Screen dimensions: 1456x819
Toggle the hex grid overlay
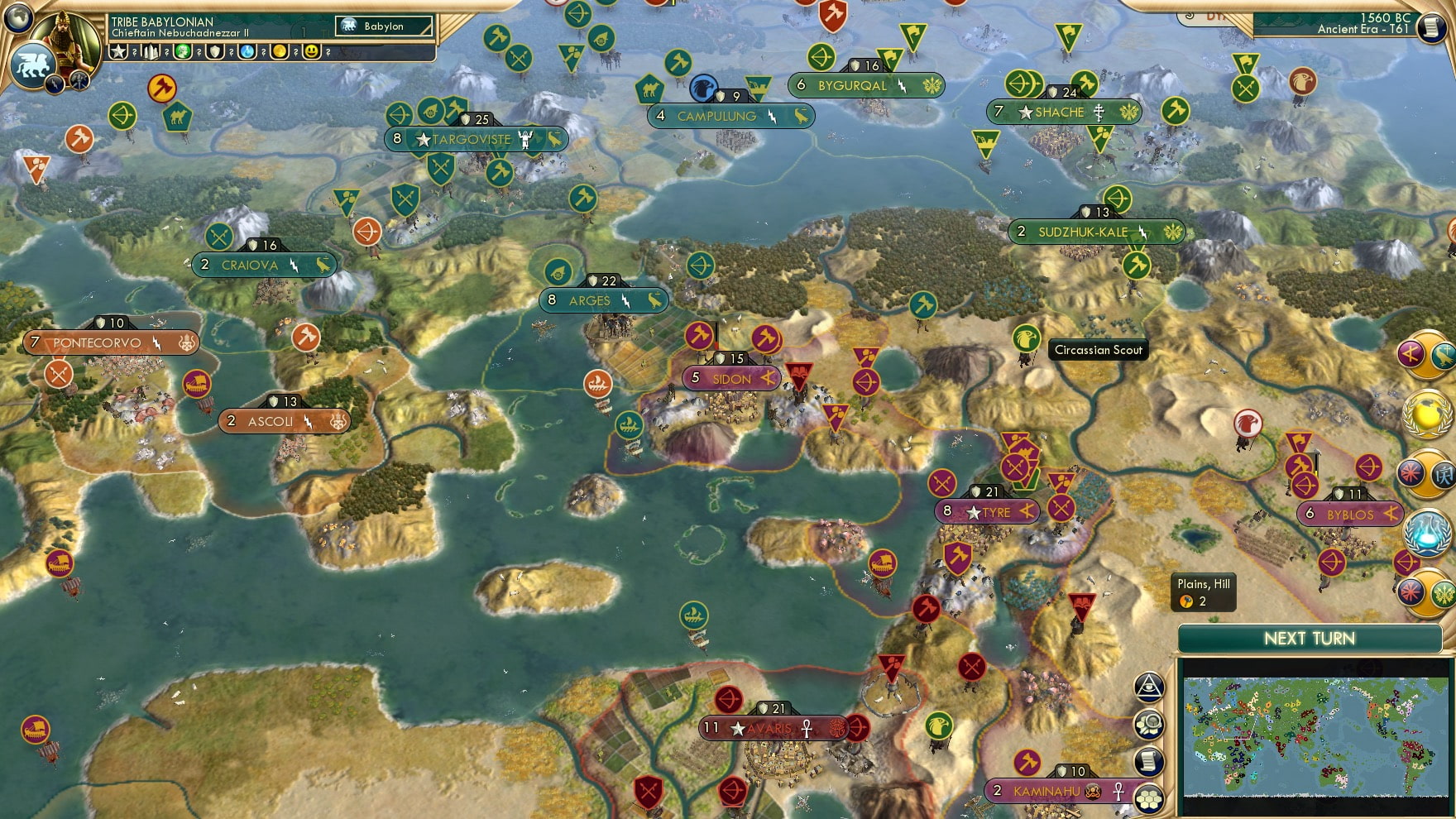coord(1150,797)
